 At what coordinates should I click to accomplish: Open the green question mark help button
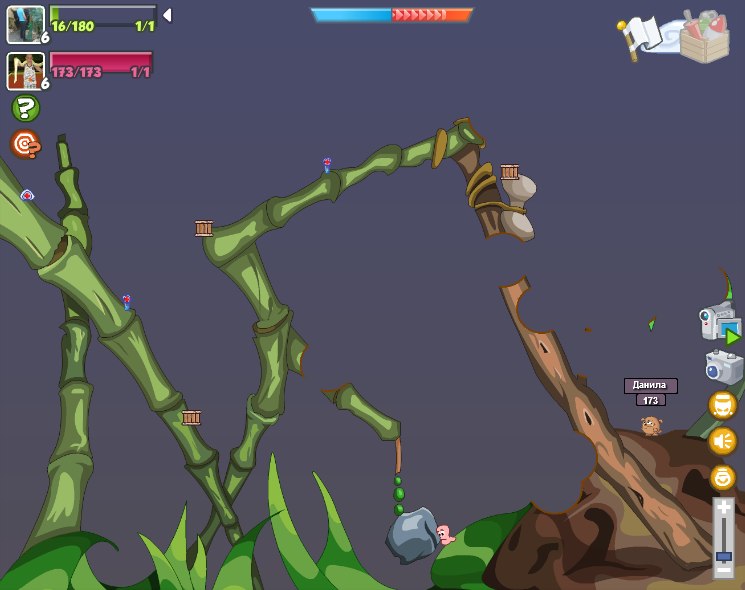pyautogui.click(x=25, y=108)
